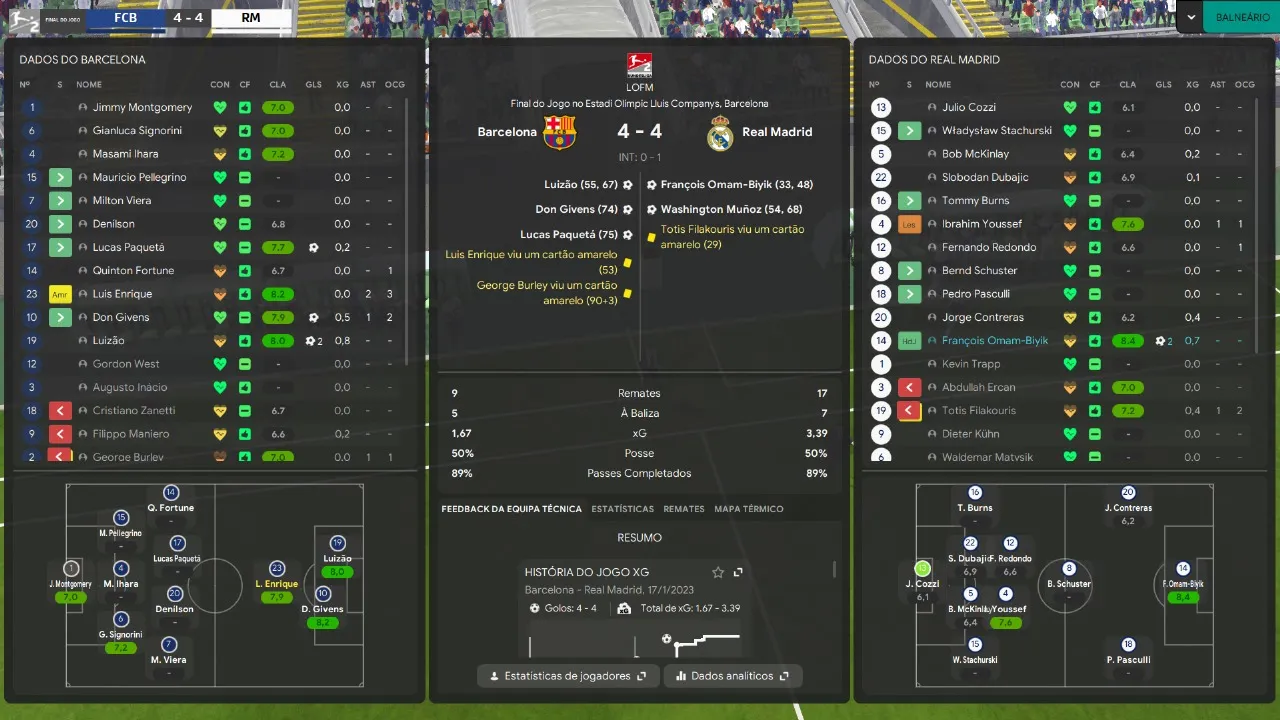The width and height of the screenshot is (1280, 720).
Task: Switch to the Estatísticas tab
Action: tap(622, 509)
